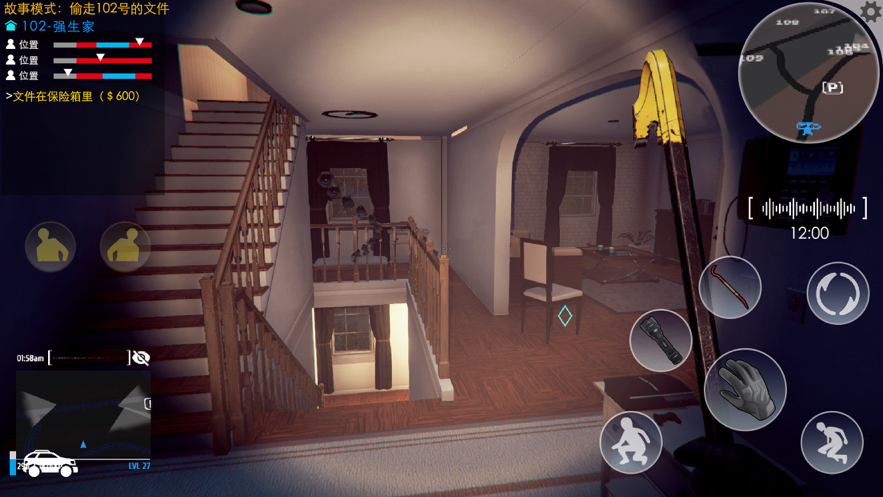Open the settings gear
This screenshot has width=883, height=497.
coord(871,12)
